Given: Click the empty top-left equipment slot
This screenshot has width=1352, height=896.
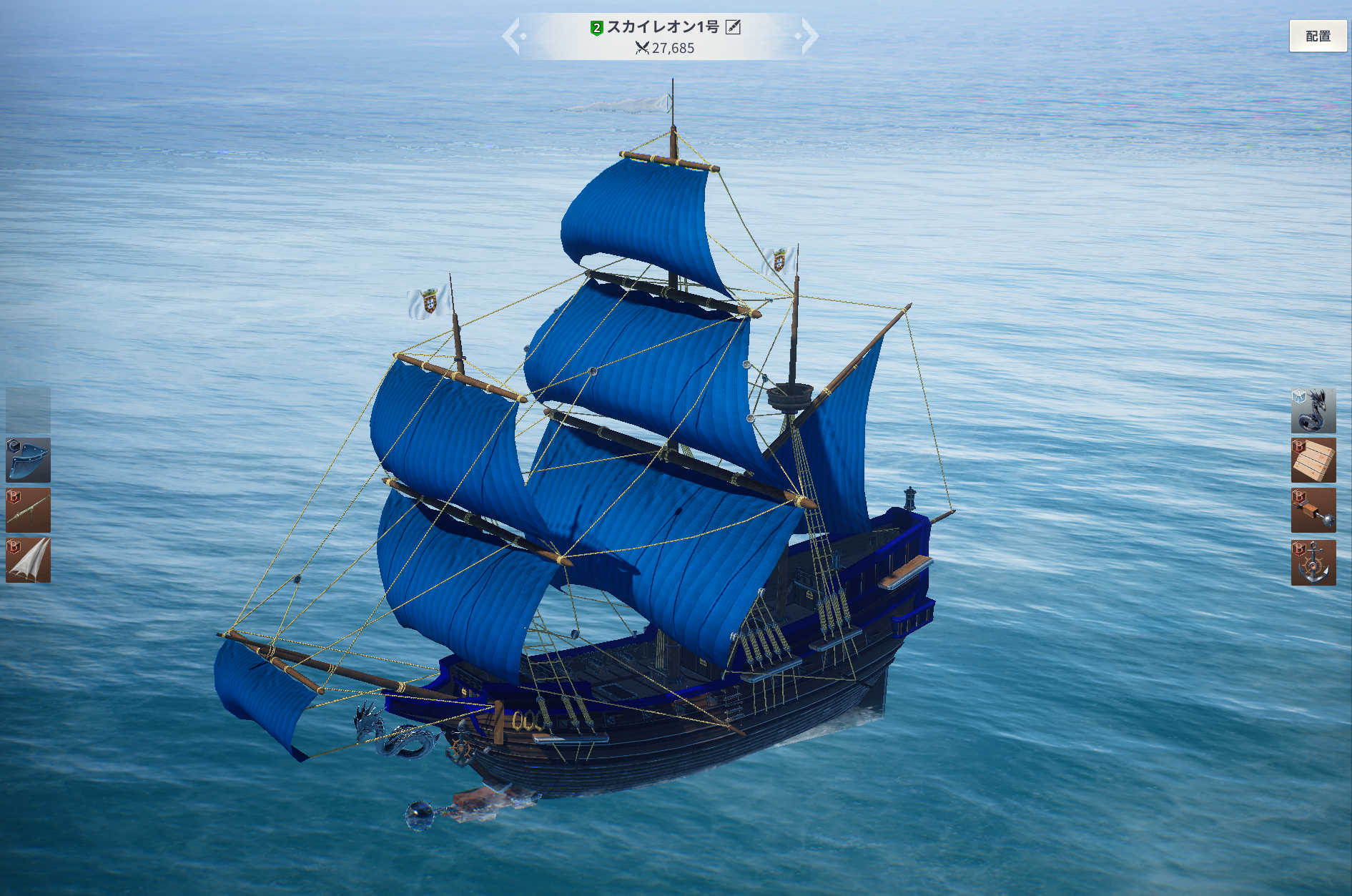Looking at the screenshot, I should 29,410.
